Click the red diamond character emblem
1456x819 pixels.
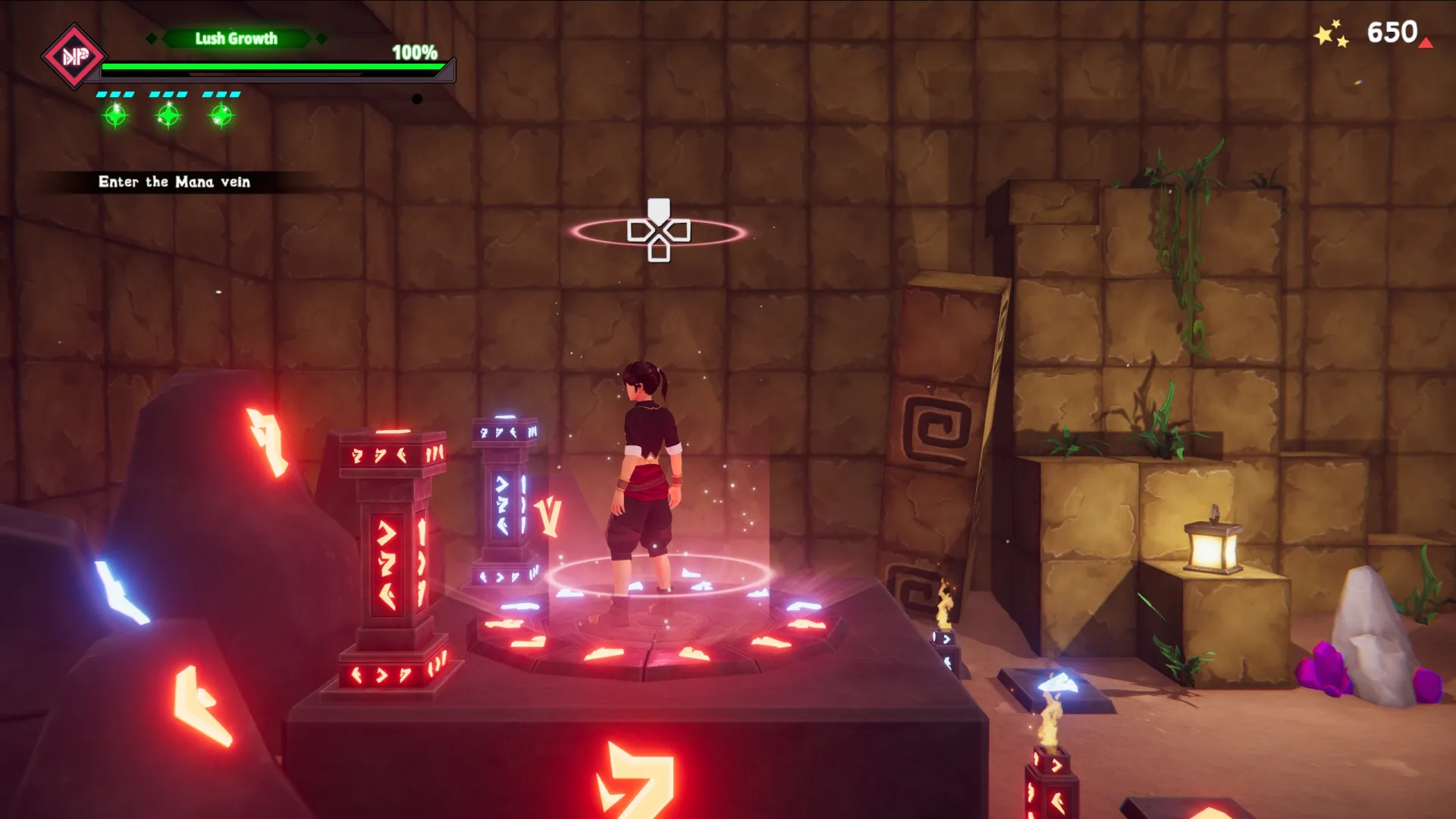coord(74,56)
